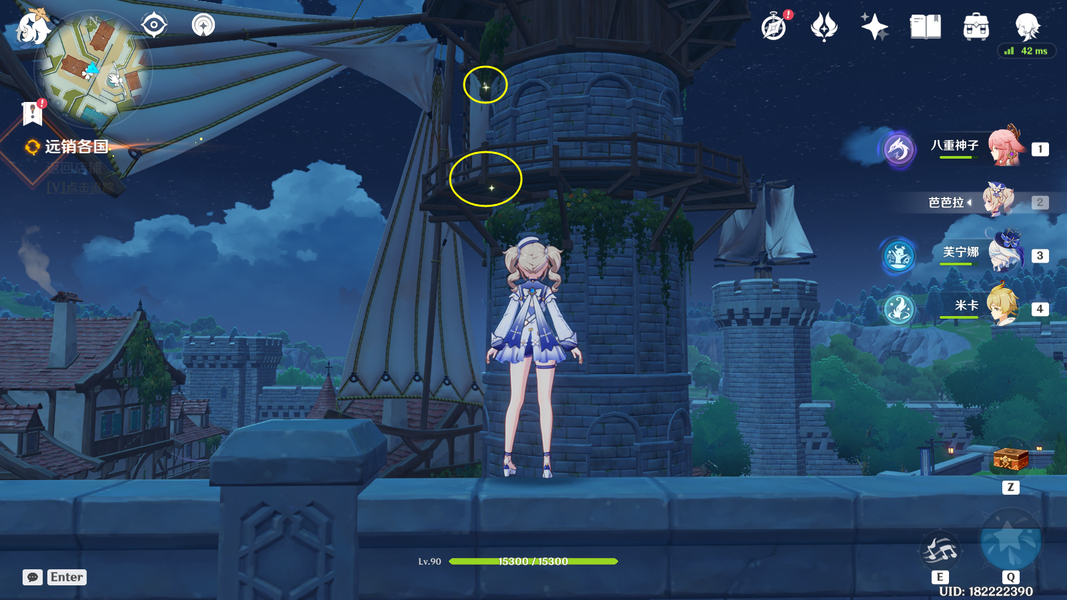
Task: Click the round compass icon next to the eye icon
Action: pos(203,24)
